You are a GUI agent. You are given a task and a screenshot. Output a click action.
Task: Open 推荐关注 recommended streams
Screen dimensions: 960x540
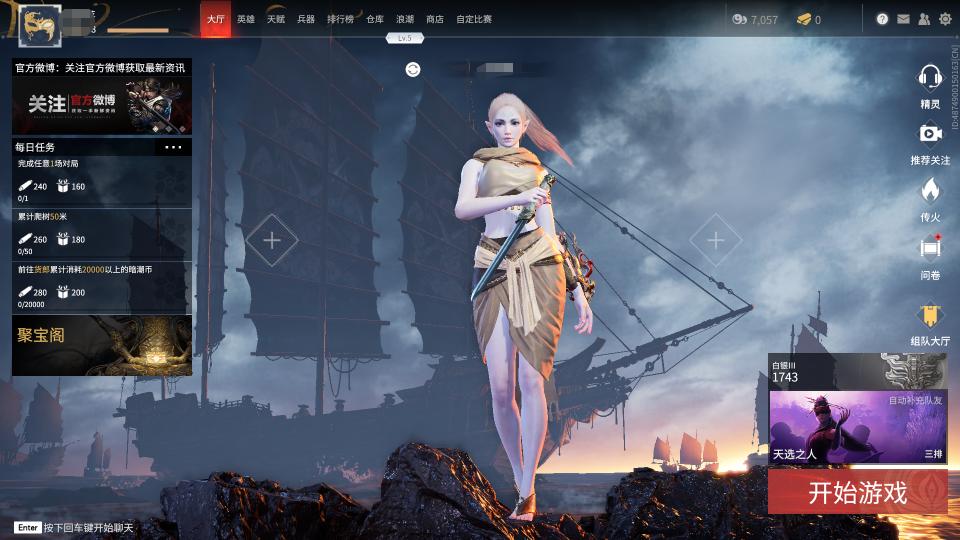tap(930, 137)
